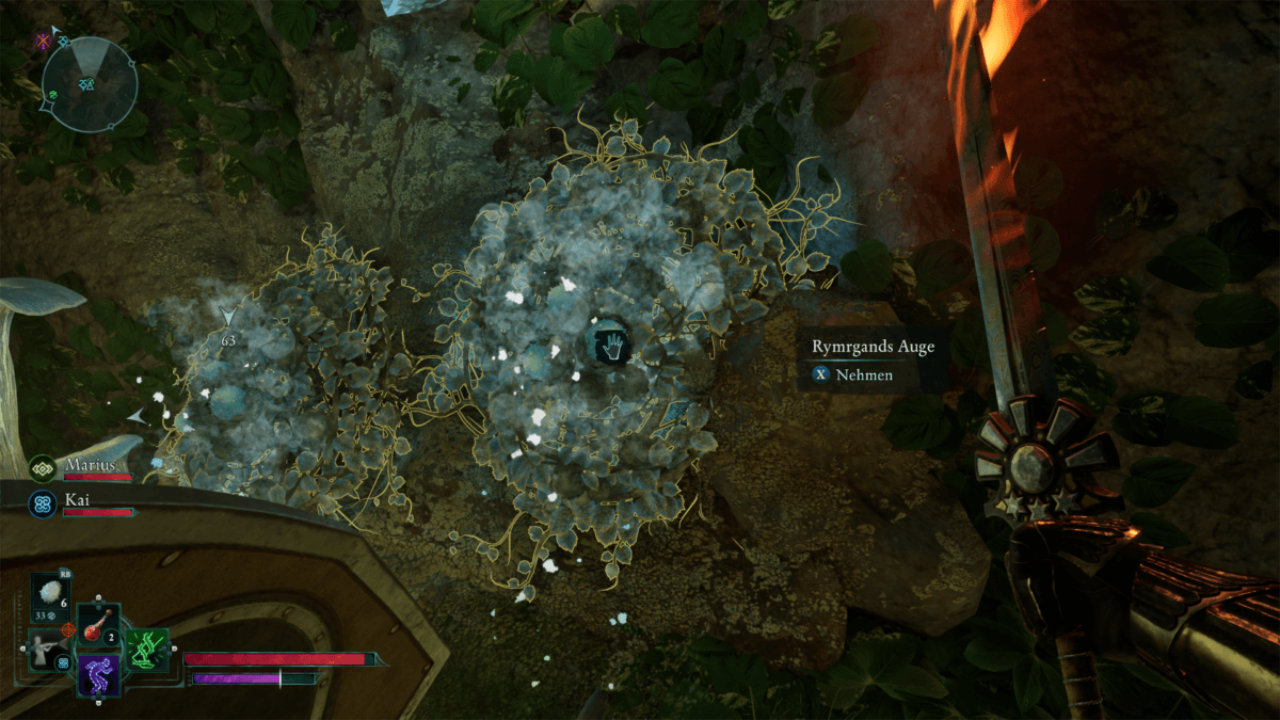Select Marius's green companion emblem

tap(42, 467)
